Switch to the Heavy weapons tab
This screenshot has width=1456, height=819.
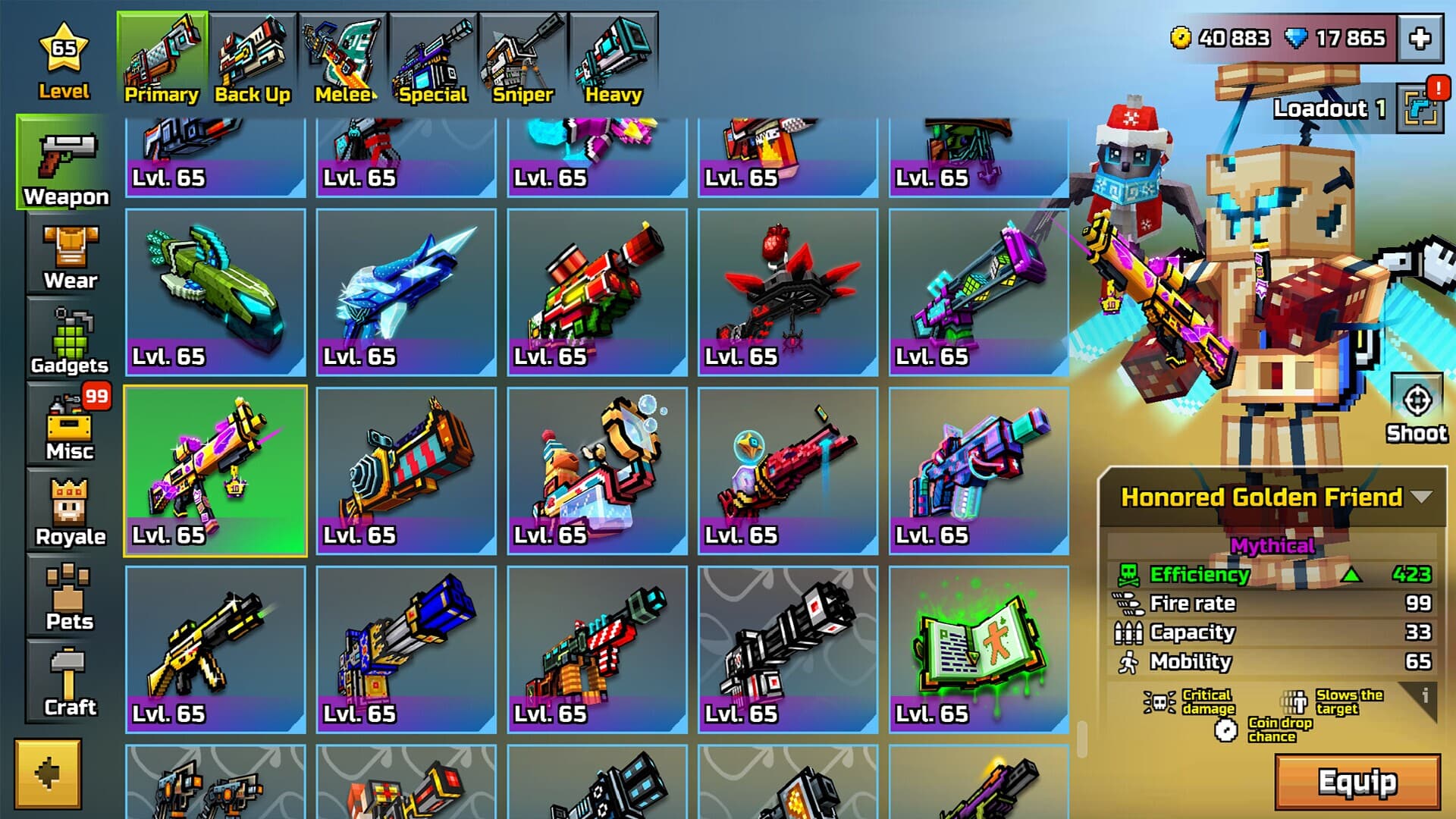[x=611, y=53]
